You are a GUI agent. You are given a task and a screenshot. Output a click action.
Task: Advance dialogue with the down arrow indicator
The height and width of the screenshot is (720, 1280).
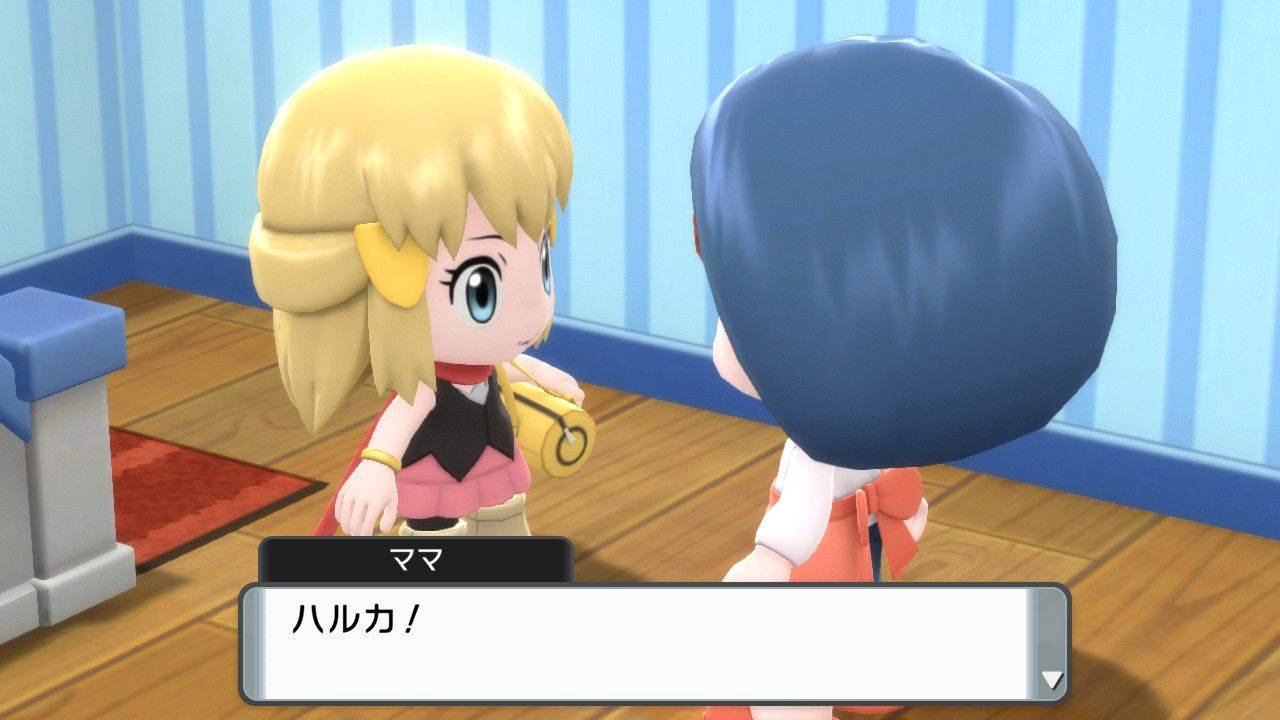(1051, 680)
